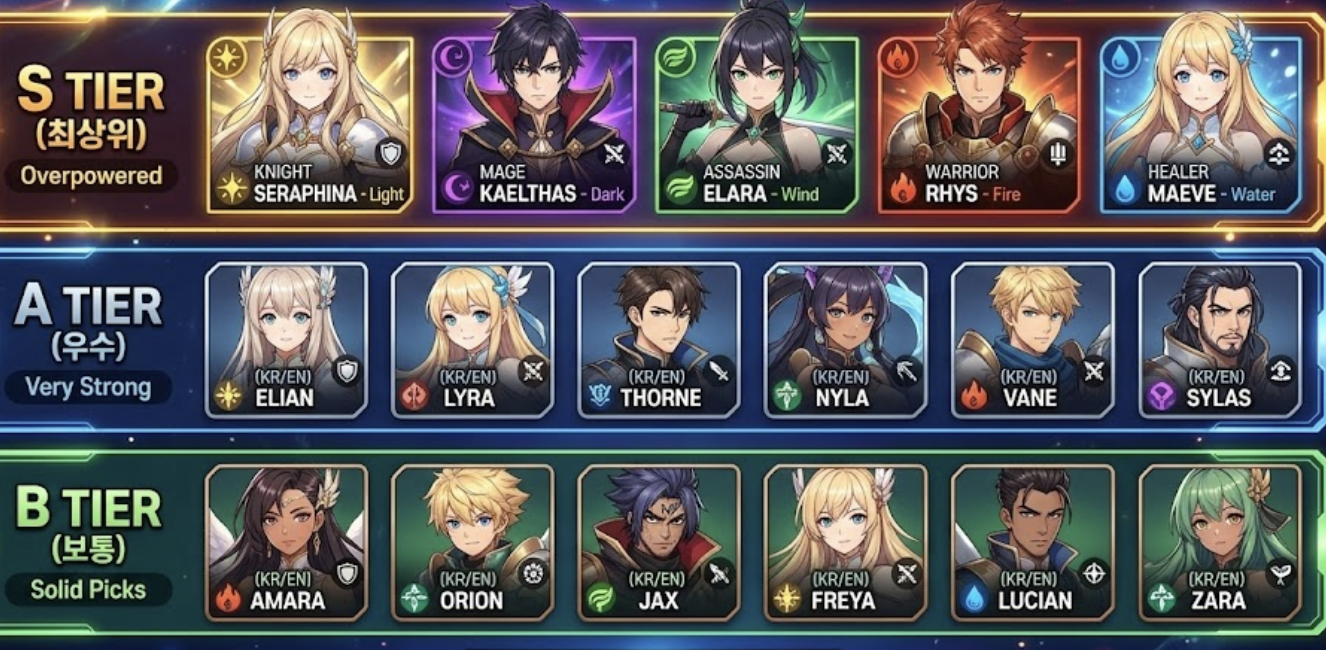Open Zara's character card
This screenshot has width=1326, height=650.
coord(1220,543)
